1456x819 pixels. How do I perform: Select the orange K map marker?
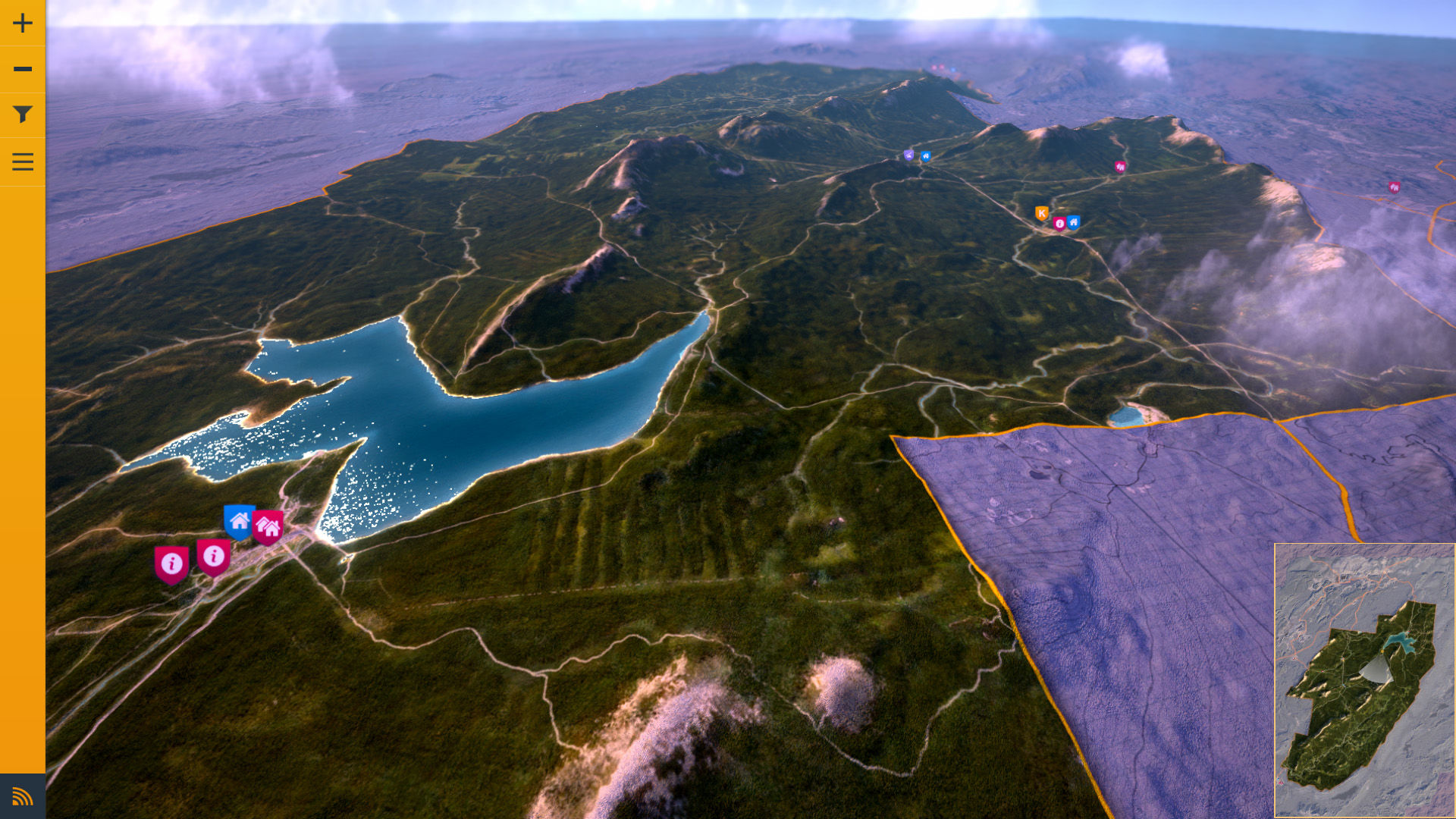1042,213
